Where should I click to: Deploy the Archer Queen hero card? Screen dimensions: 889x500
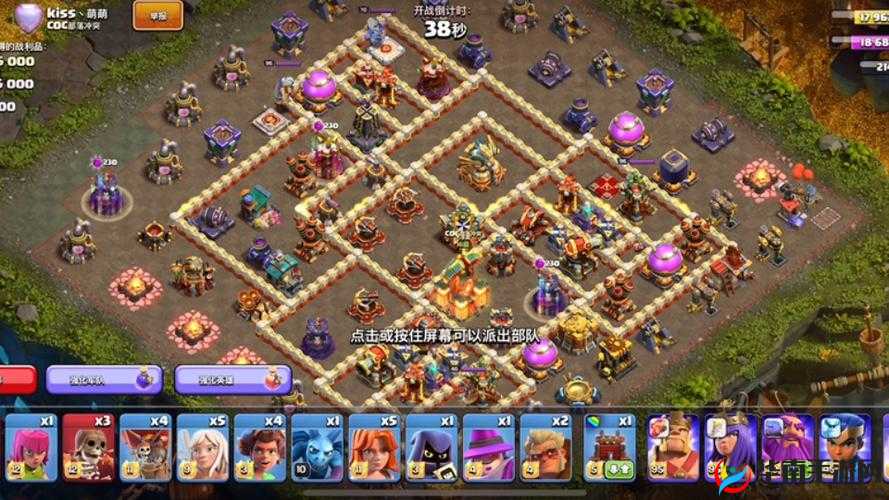pos(731,447)
